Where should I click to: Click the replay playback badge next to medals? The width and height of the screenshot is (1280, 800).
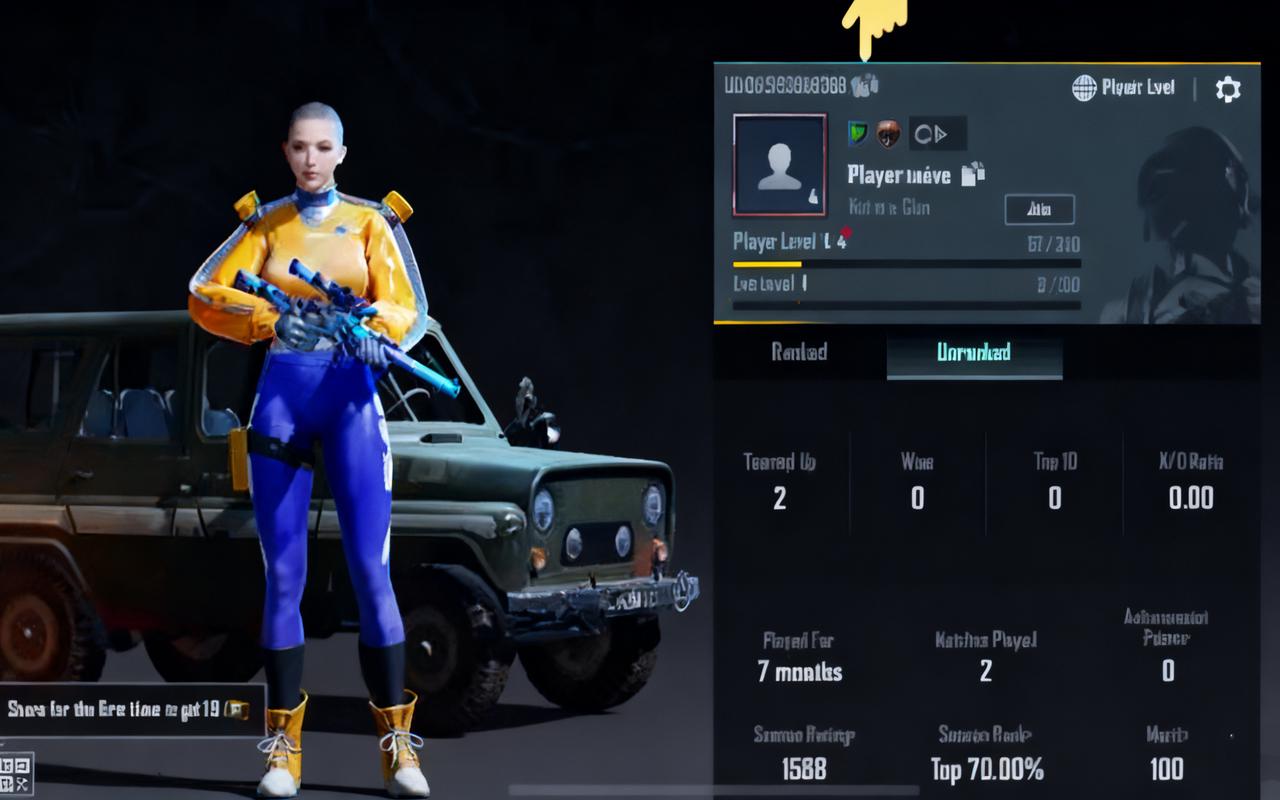pos(935,133)
